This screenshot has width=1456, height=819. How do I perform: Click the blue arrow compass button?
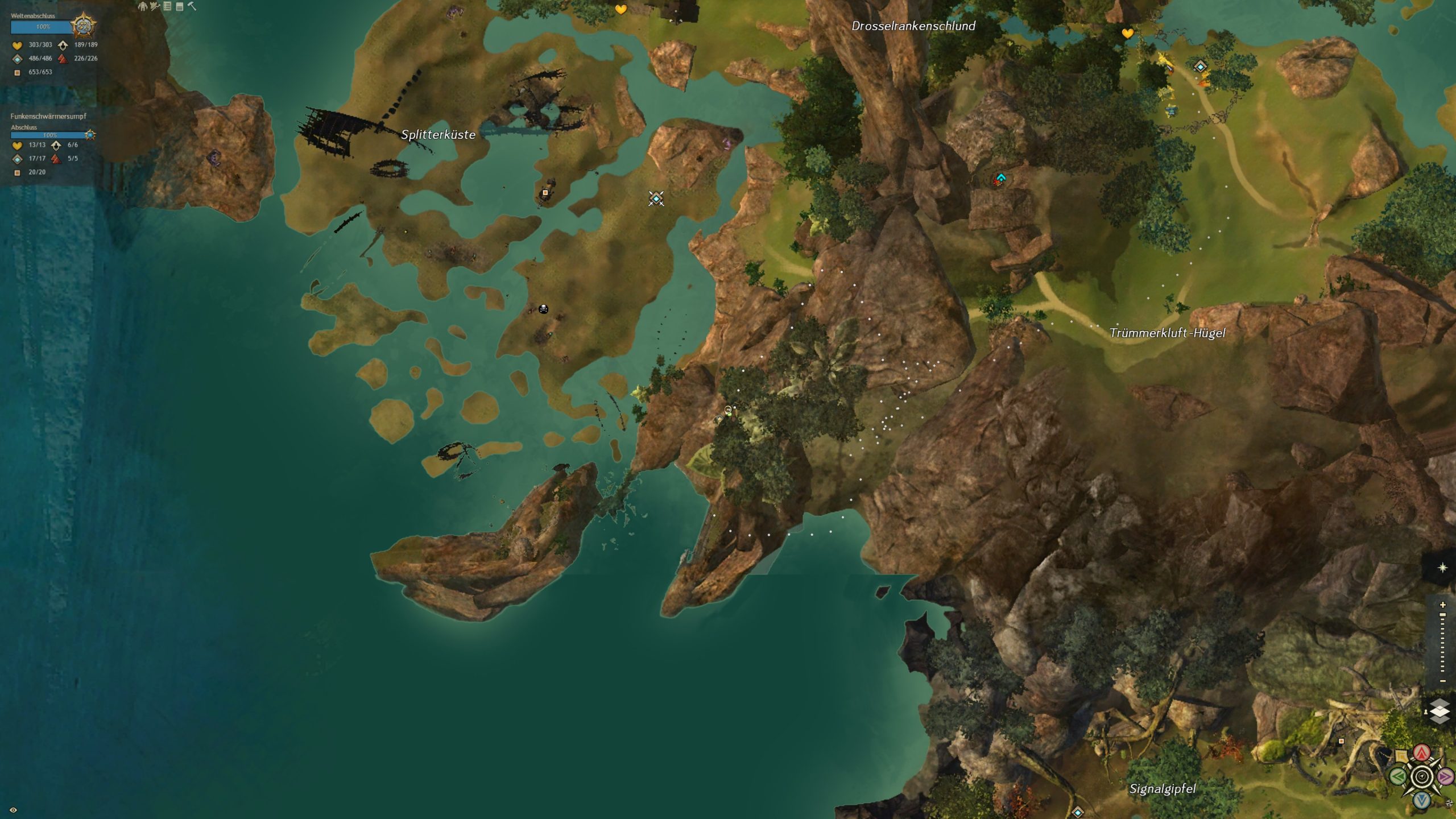click(x=1422, y=800)
